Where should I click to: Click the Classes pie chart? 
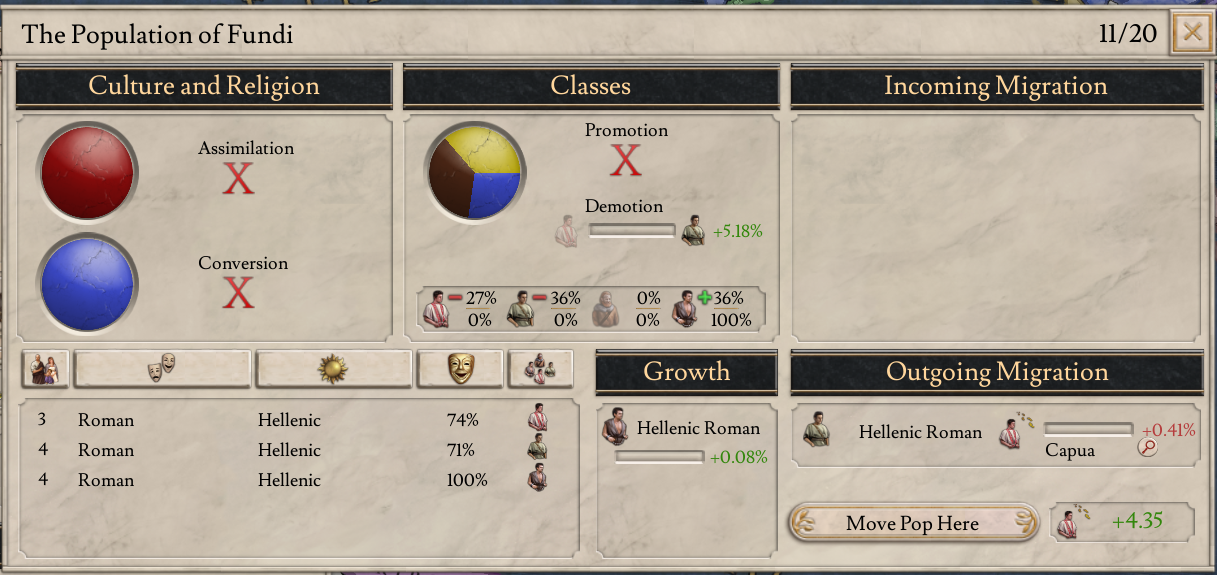pyautogui.click(x=474, y=172)
